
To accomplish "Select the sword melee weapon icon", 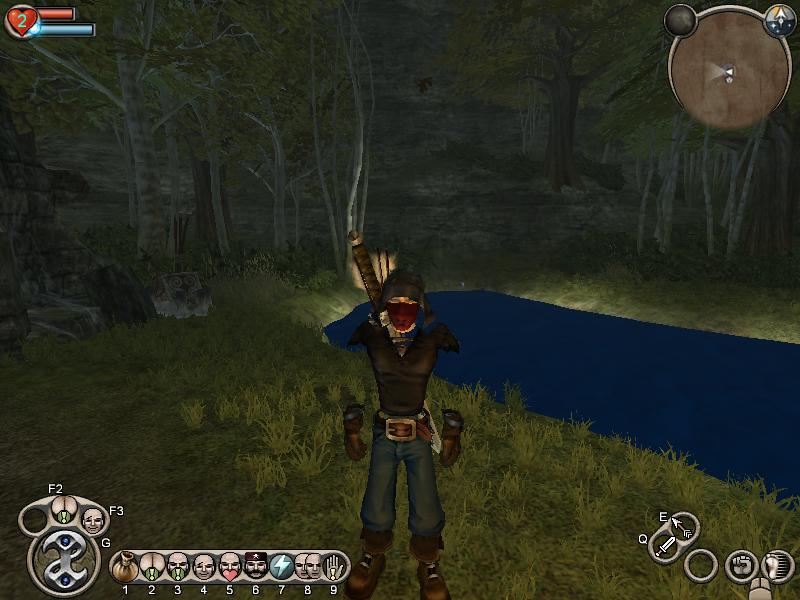I will (666, 546).
